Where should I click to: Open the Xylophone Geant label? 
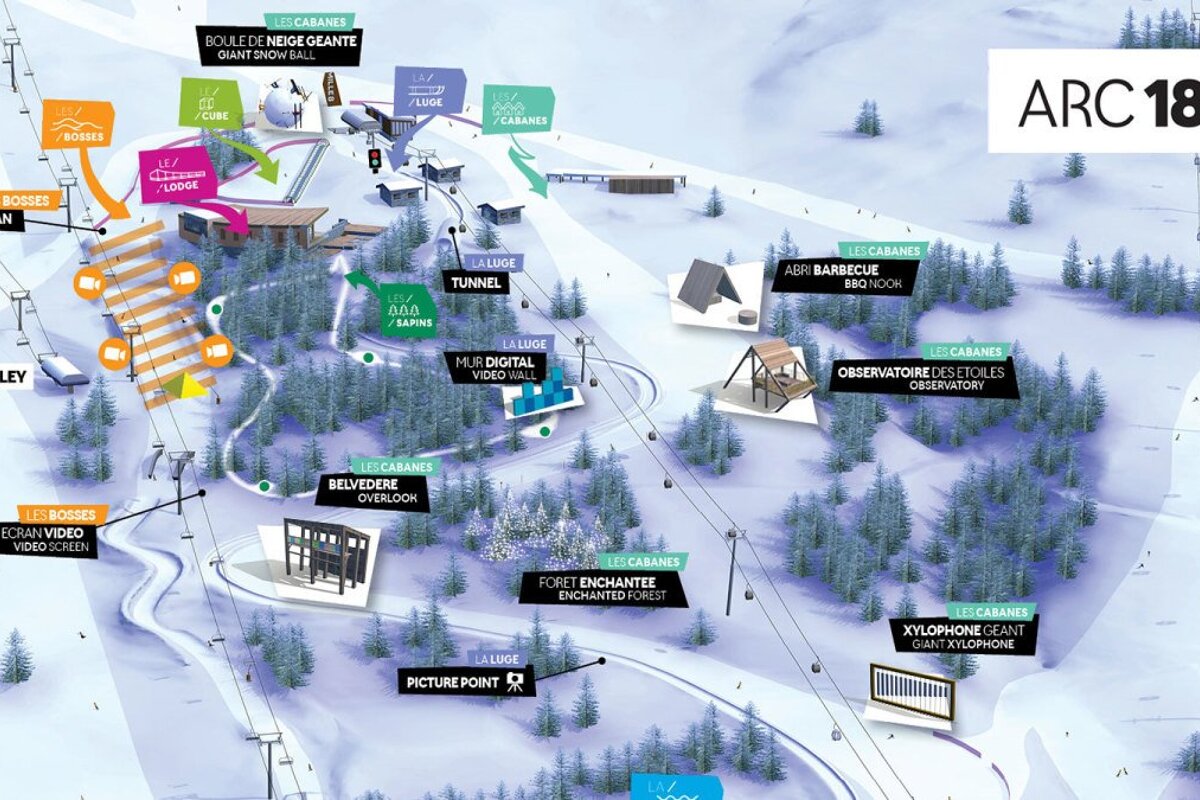(964, 635)
